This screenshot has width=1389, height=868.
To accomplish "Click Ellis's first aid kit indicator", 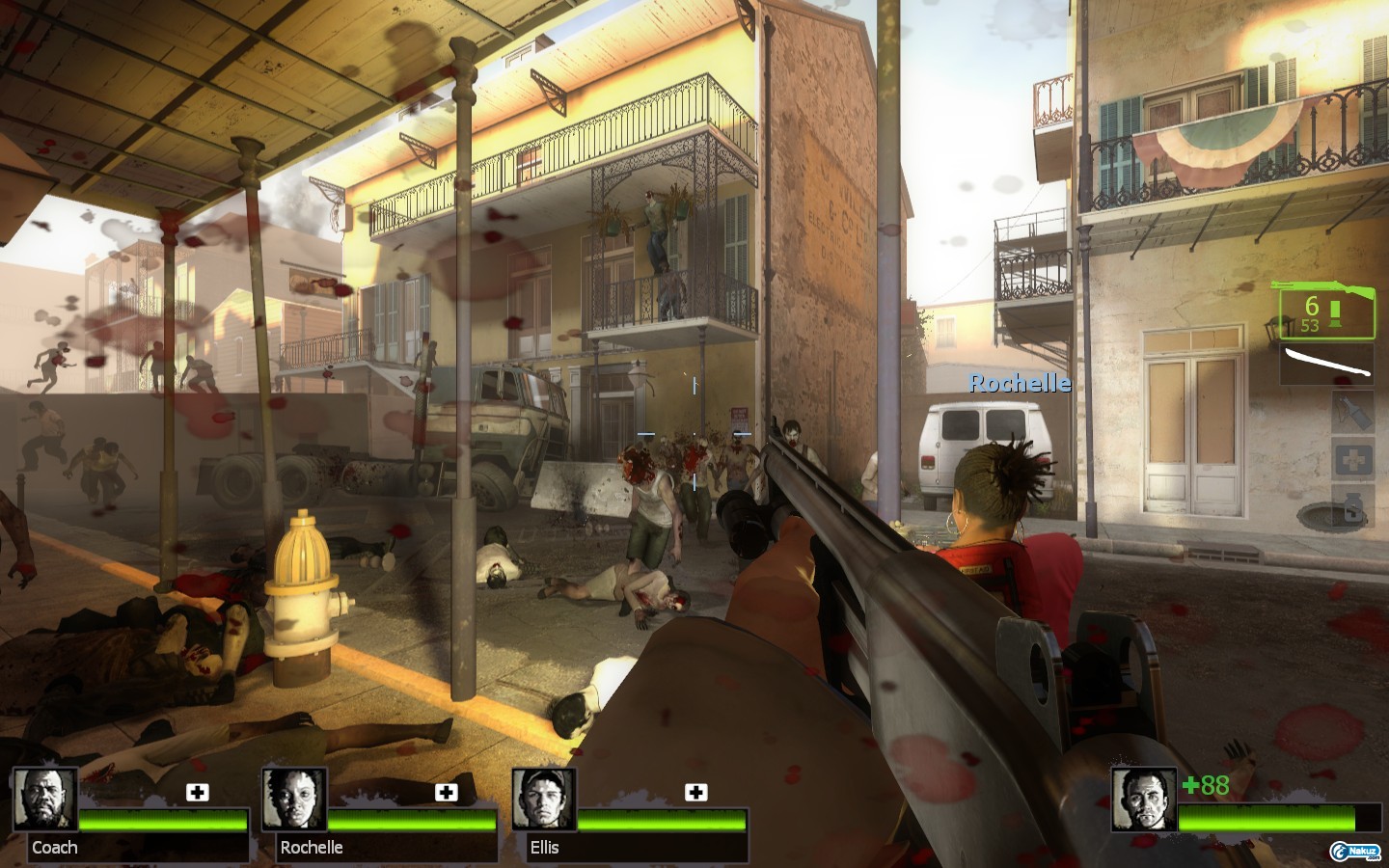I will (695, 793).
